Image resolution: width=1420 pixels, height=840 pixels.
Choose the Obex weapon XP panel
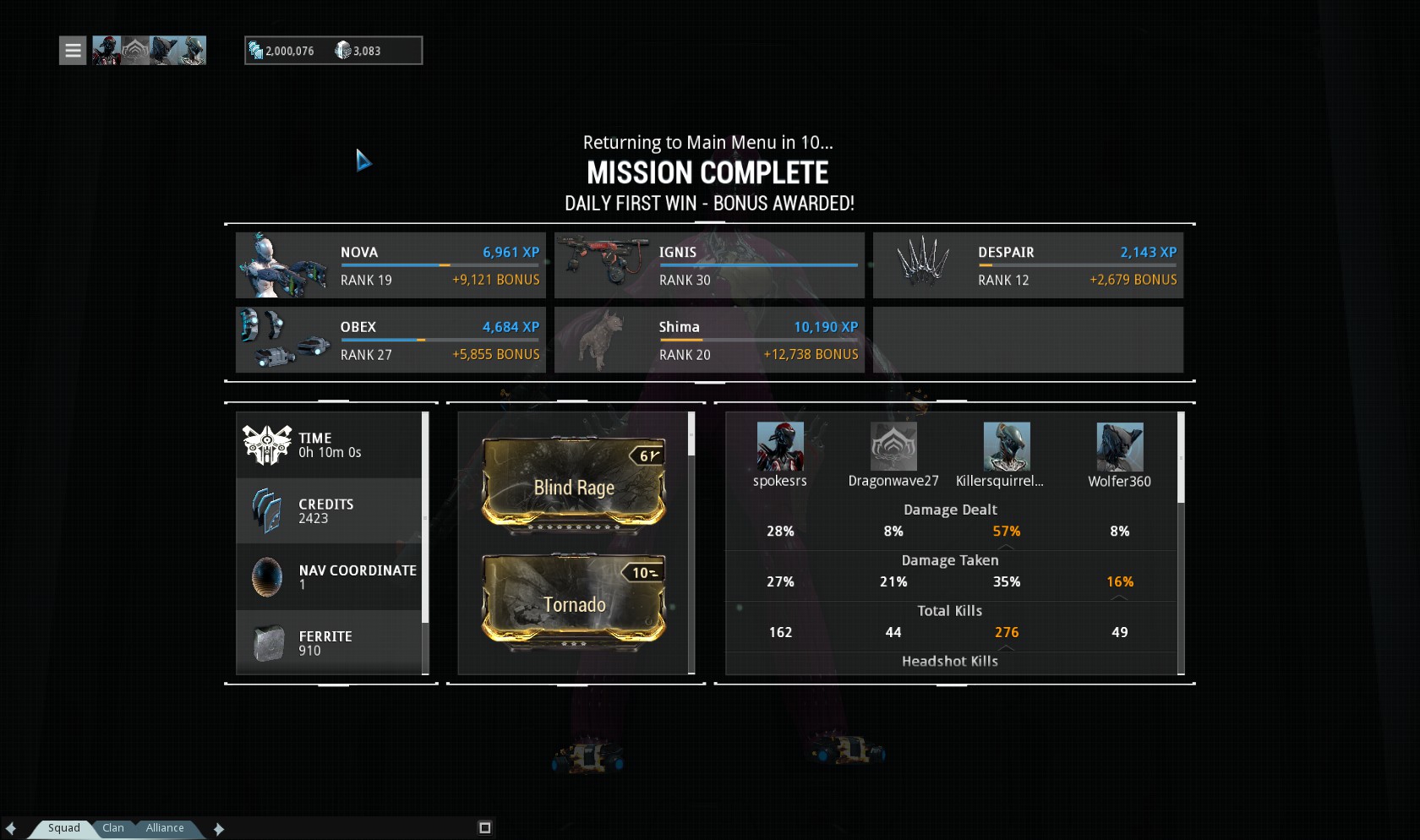click(390, 340)
